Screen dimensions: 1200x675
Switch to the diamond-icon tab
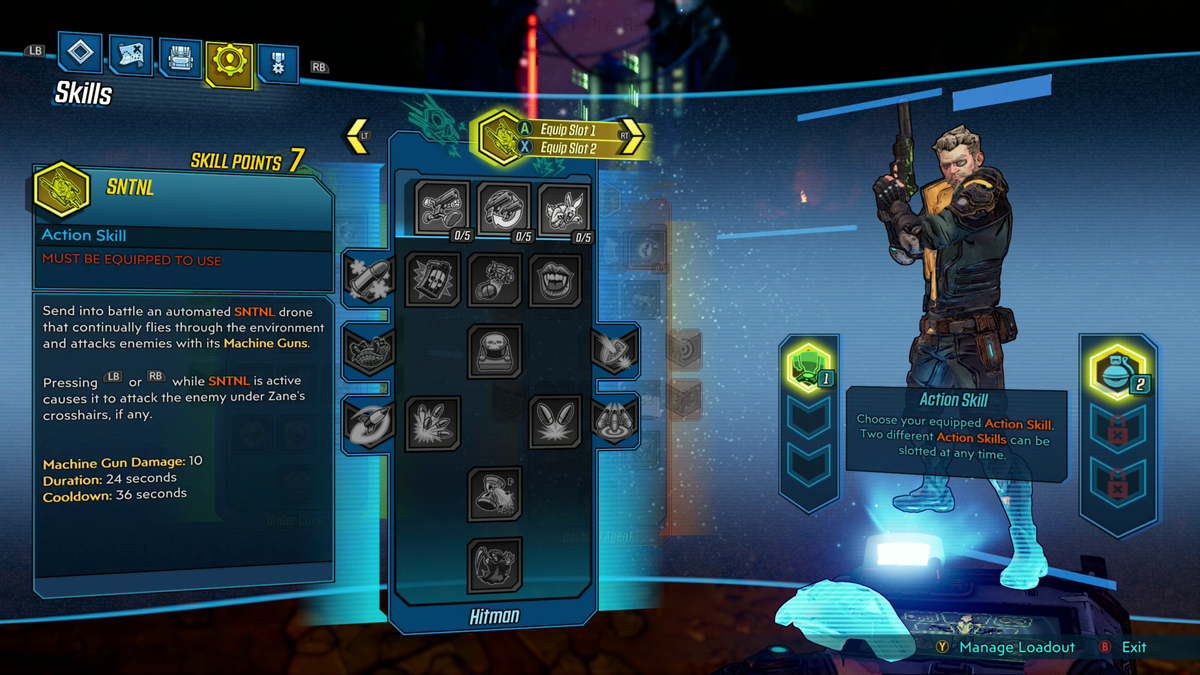(80, 53)
